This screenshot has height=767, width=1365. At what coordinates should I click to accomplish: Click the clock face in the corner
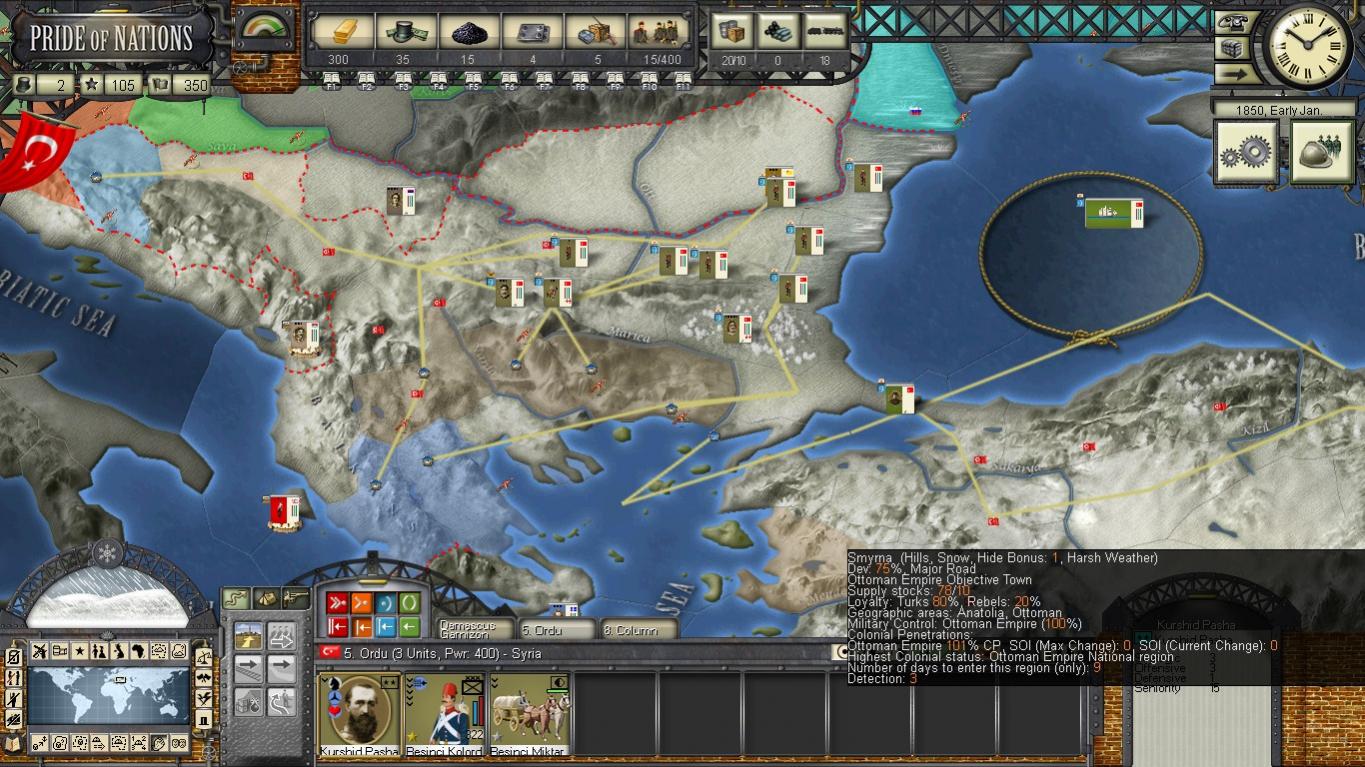(1310, 42)
